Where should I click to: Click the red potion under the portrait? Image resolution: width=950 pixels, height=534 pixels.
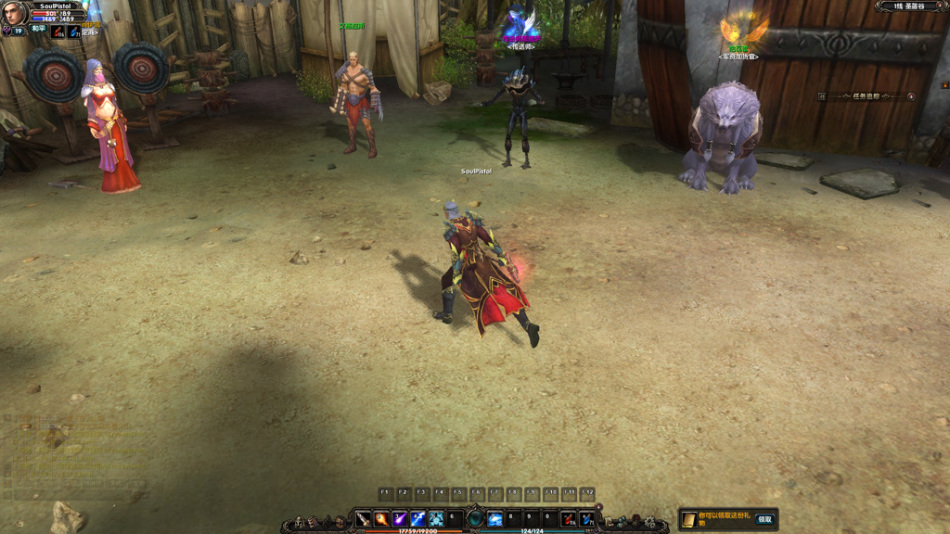pos(58,32)
